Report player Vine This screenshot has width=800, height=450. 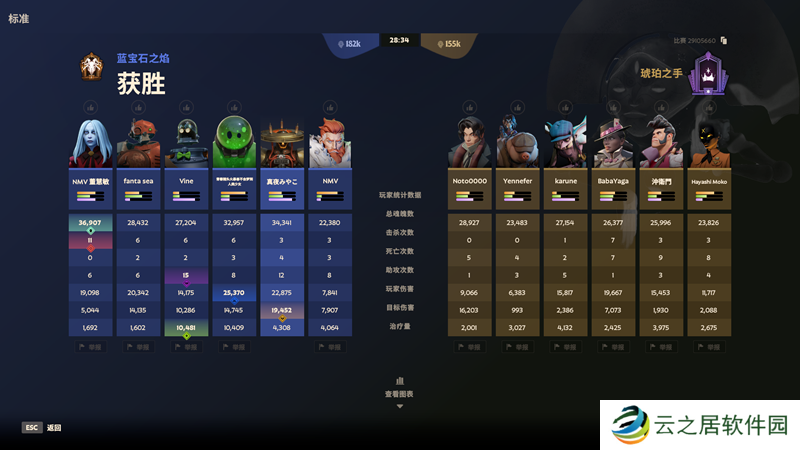coord(186,347)
